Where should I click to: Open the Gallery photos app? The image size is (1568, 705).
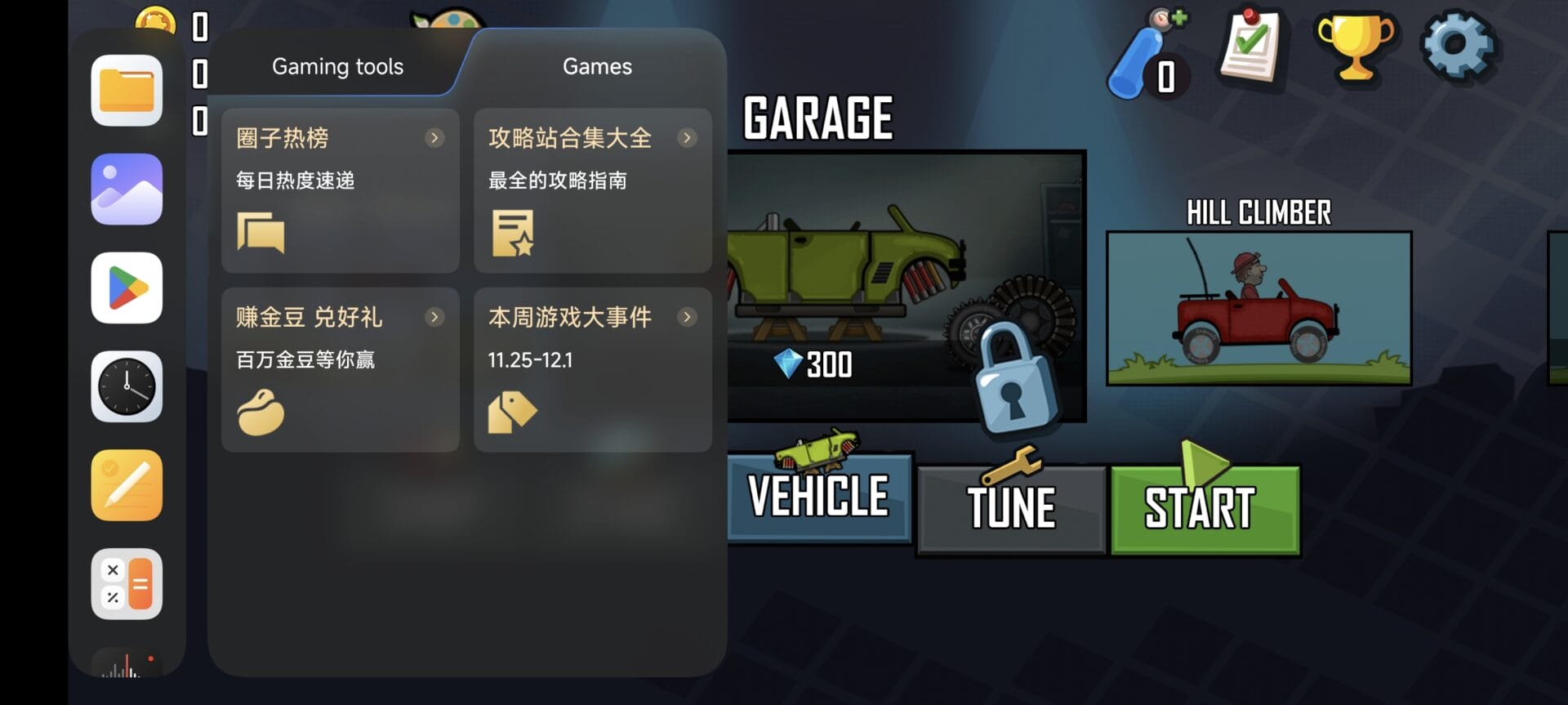point(127,190)
